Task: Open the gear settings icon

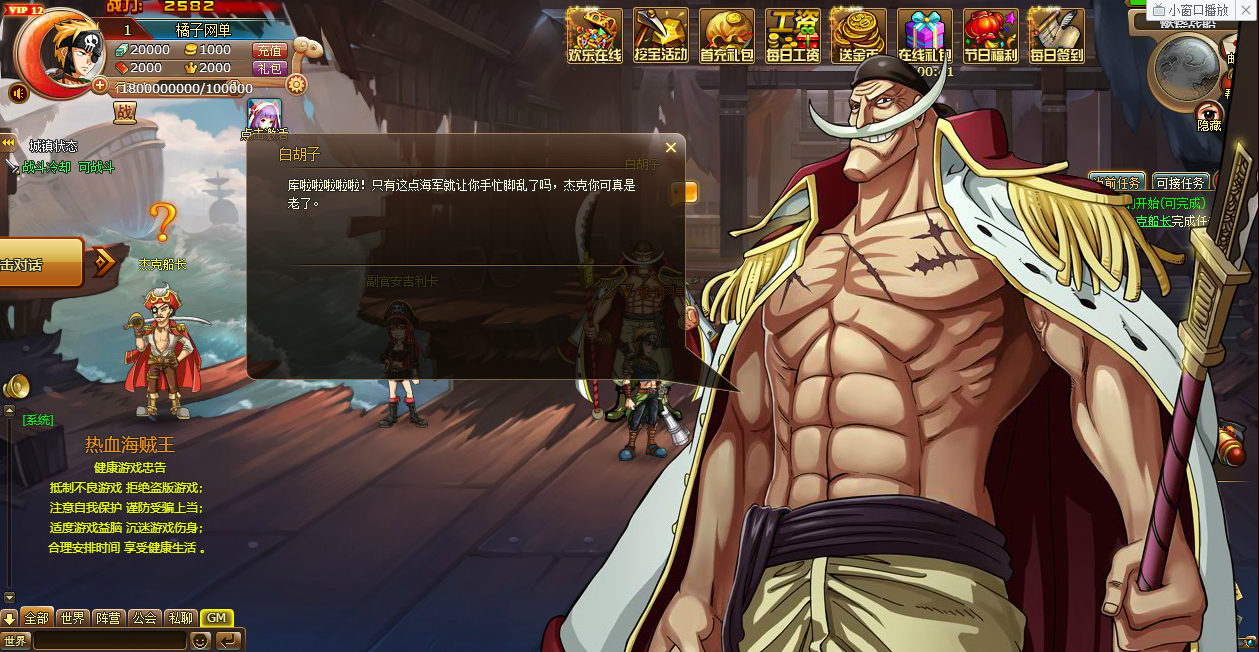Action: (296, 84)
